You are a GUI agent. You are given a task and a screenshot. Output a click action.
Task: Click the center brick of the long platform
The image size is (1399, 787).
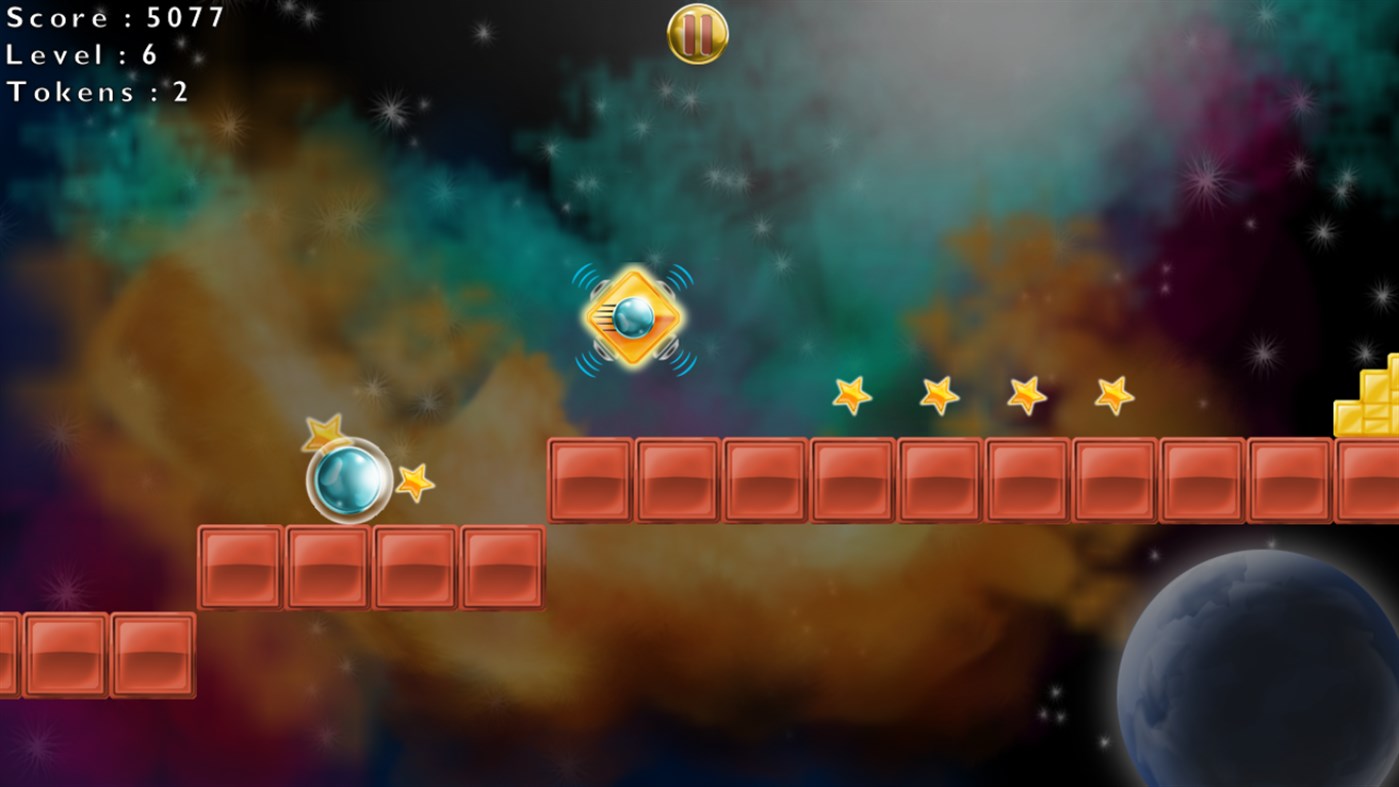[937, 476]
